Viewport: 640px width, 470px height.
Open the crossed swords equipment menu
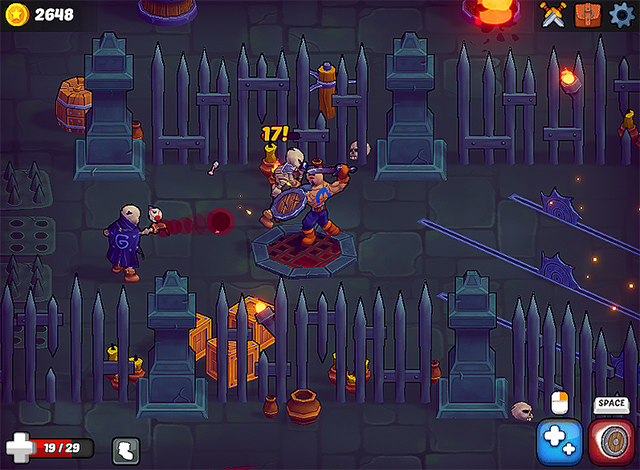[x=553, y=14]
